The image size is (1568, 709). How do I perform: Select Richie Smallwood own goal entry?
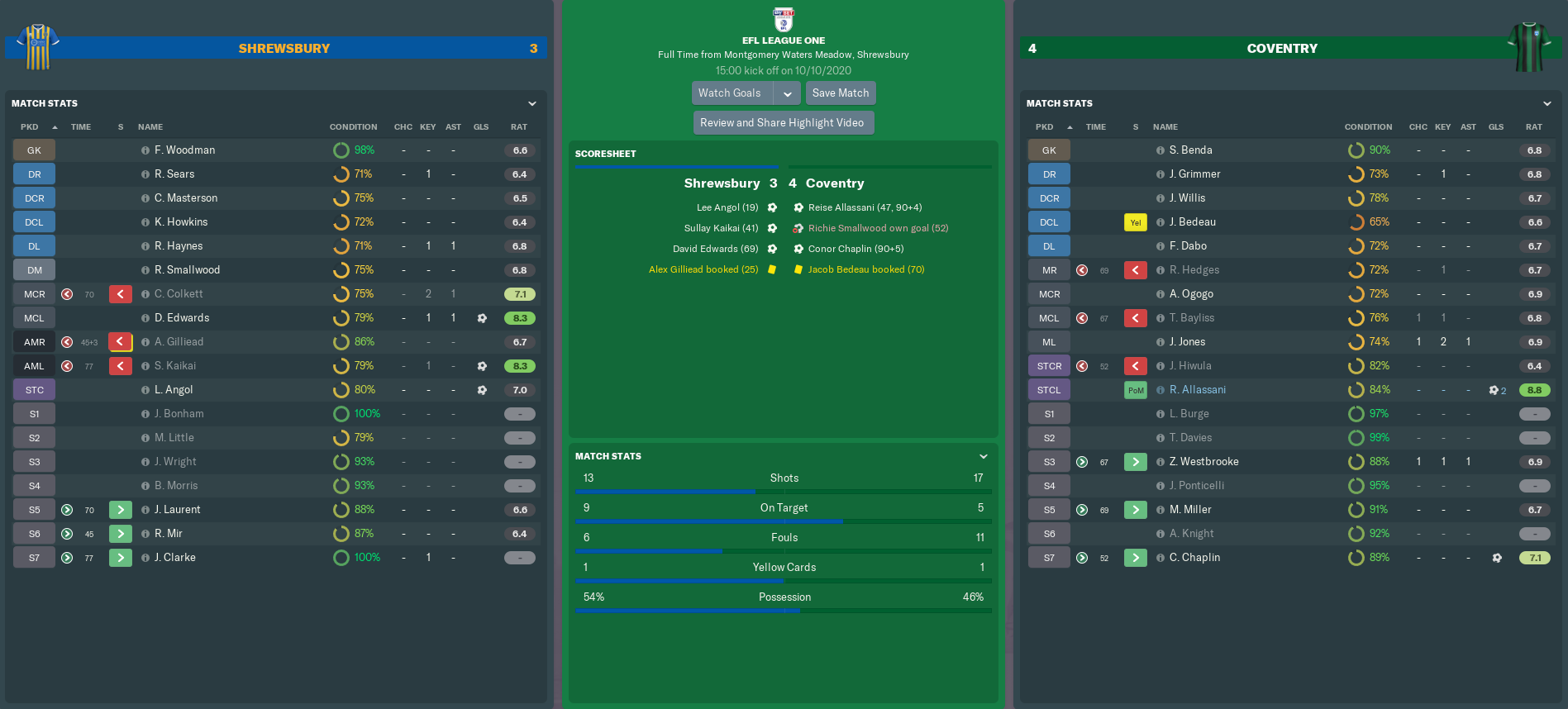click(878, 228)
